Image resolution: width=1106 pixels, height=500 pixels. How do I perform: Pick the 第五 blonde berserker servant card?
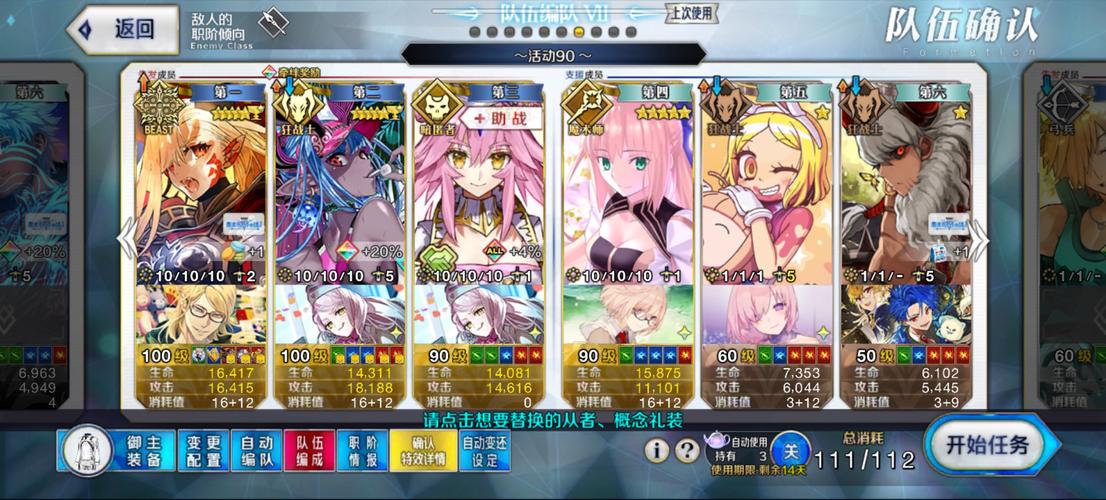(766, 190)
